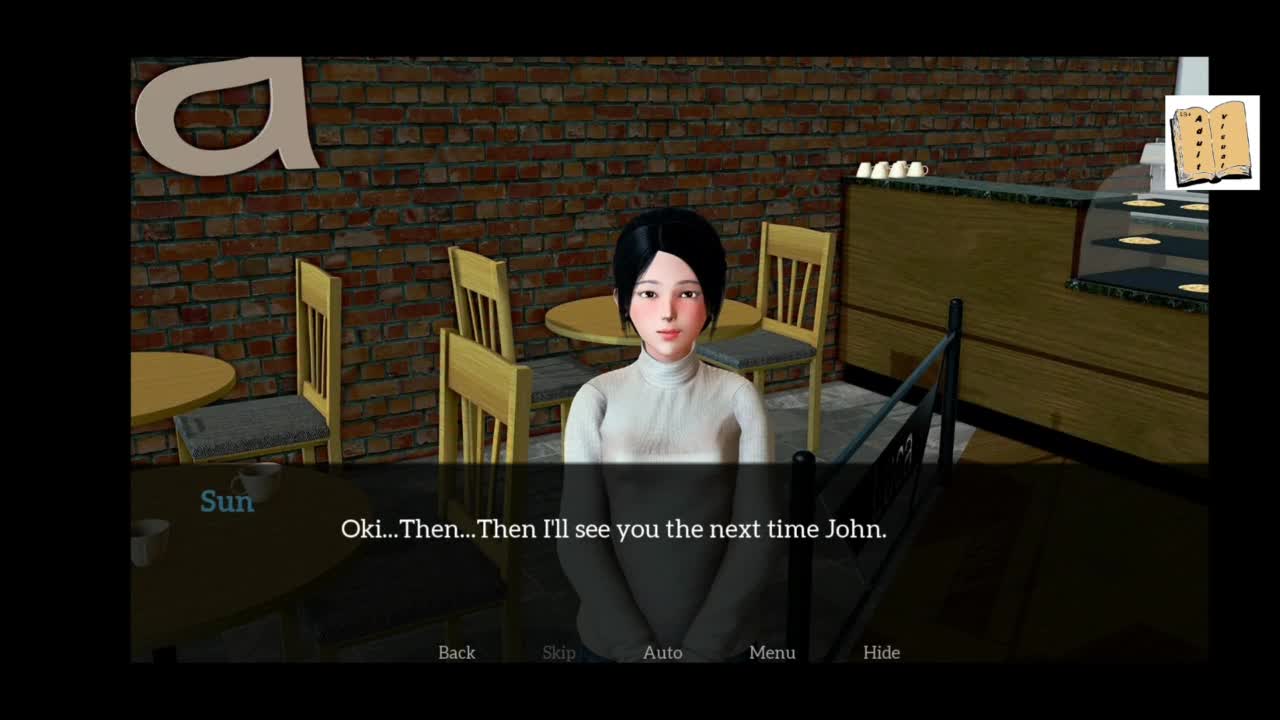Enable Auto dialogue advance

coord(662,652)
